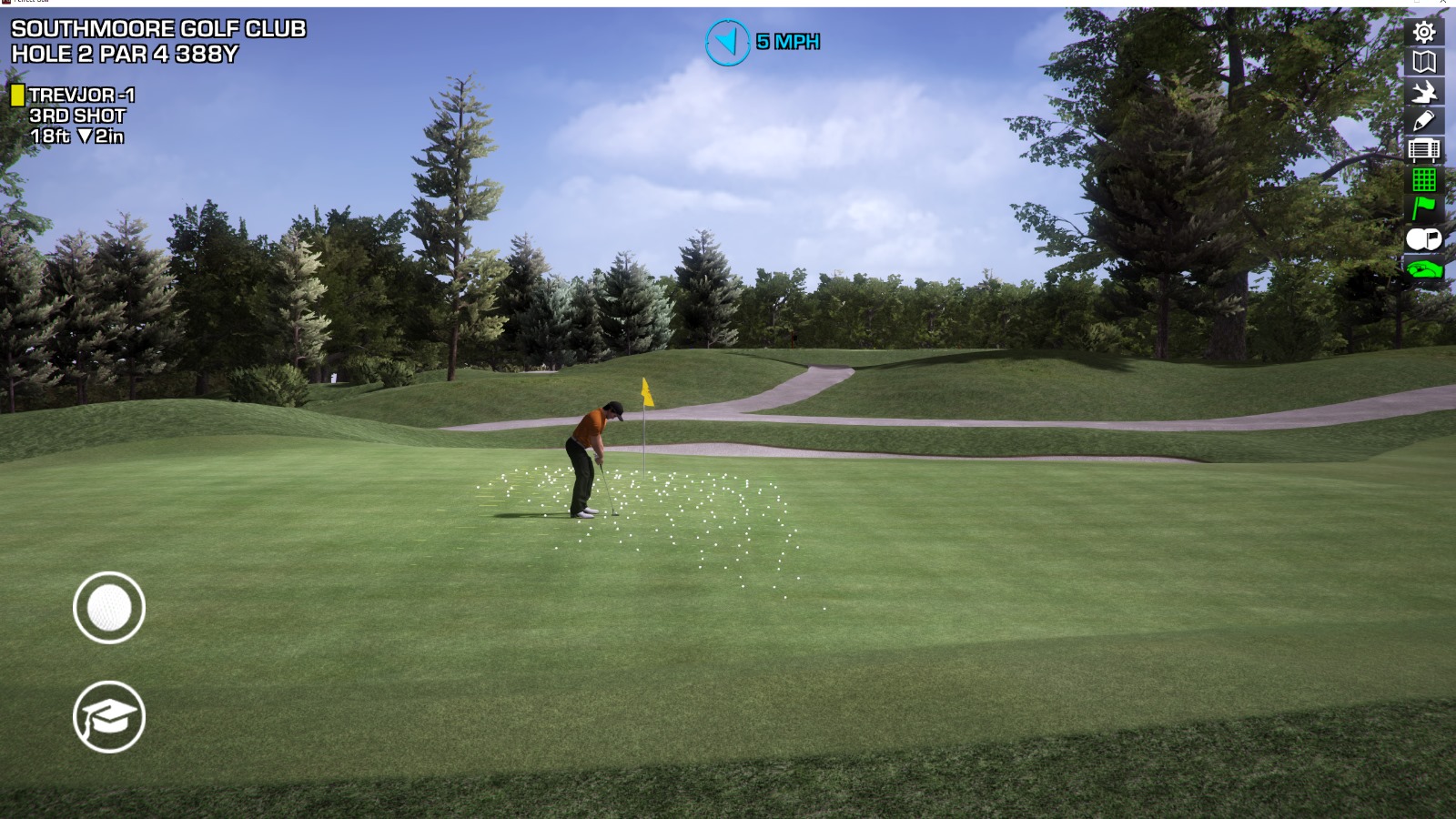The width and height of the screenshot is (1456, 819).
Task: Toggle the green flag icon
Action: 1424,208
